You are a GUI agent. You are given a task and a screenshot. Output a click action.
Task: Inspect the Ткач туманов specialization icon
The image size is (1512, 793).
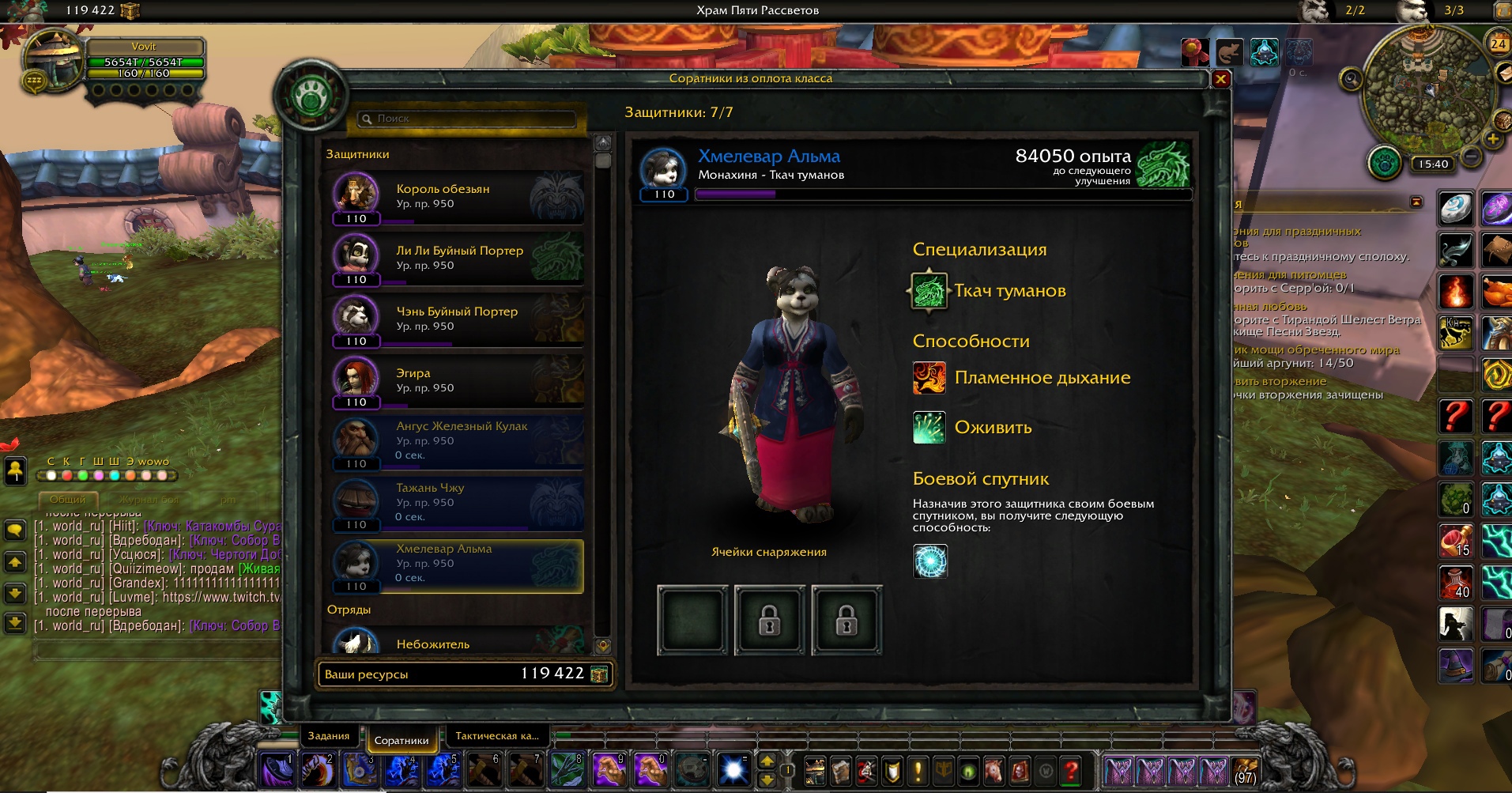(x=929, y=291)
